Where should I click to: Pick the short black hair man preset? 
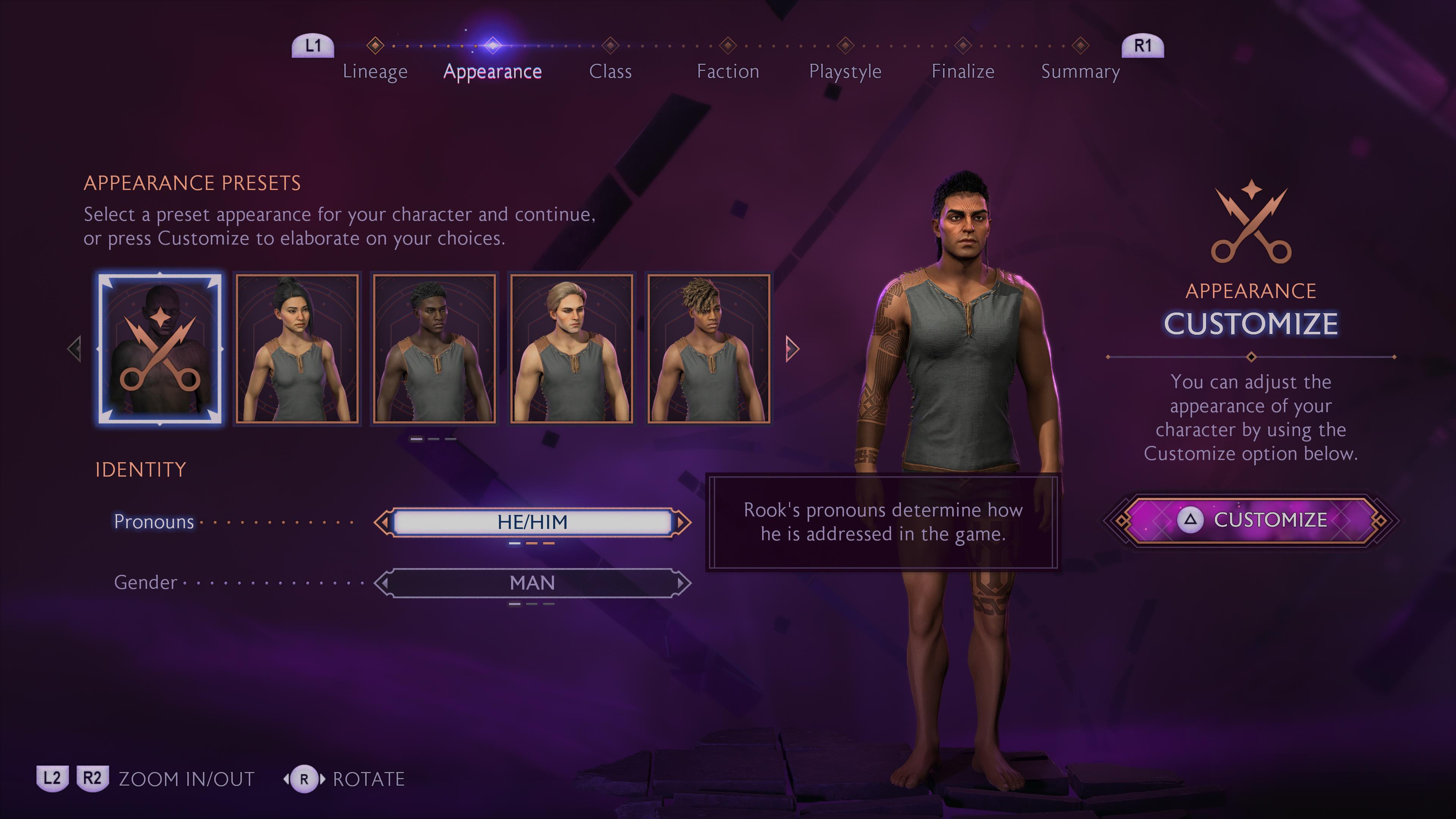pyautogui.click(x=434, y=349)
